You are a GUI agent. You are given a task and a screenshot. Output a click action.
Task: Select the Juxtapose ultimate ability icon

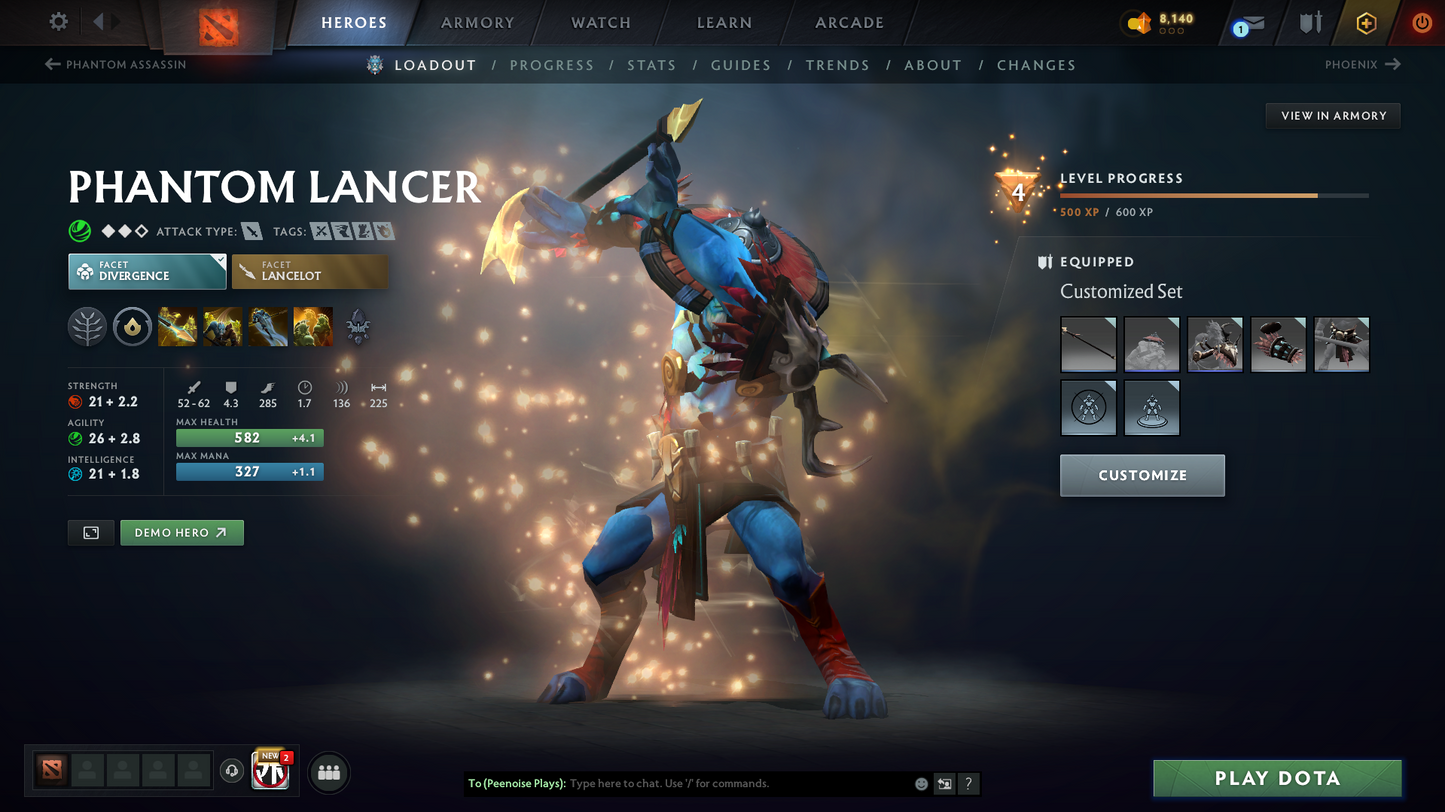[x=313, y=327]
